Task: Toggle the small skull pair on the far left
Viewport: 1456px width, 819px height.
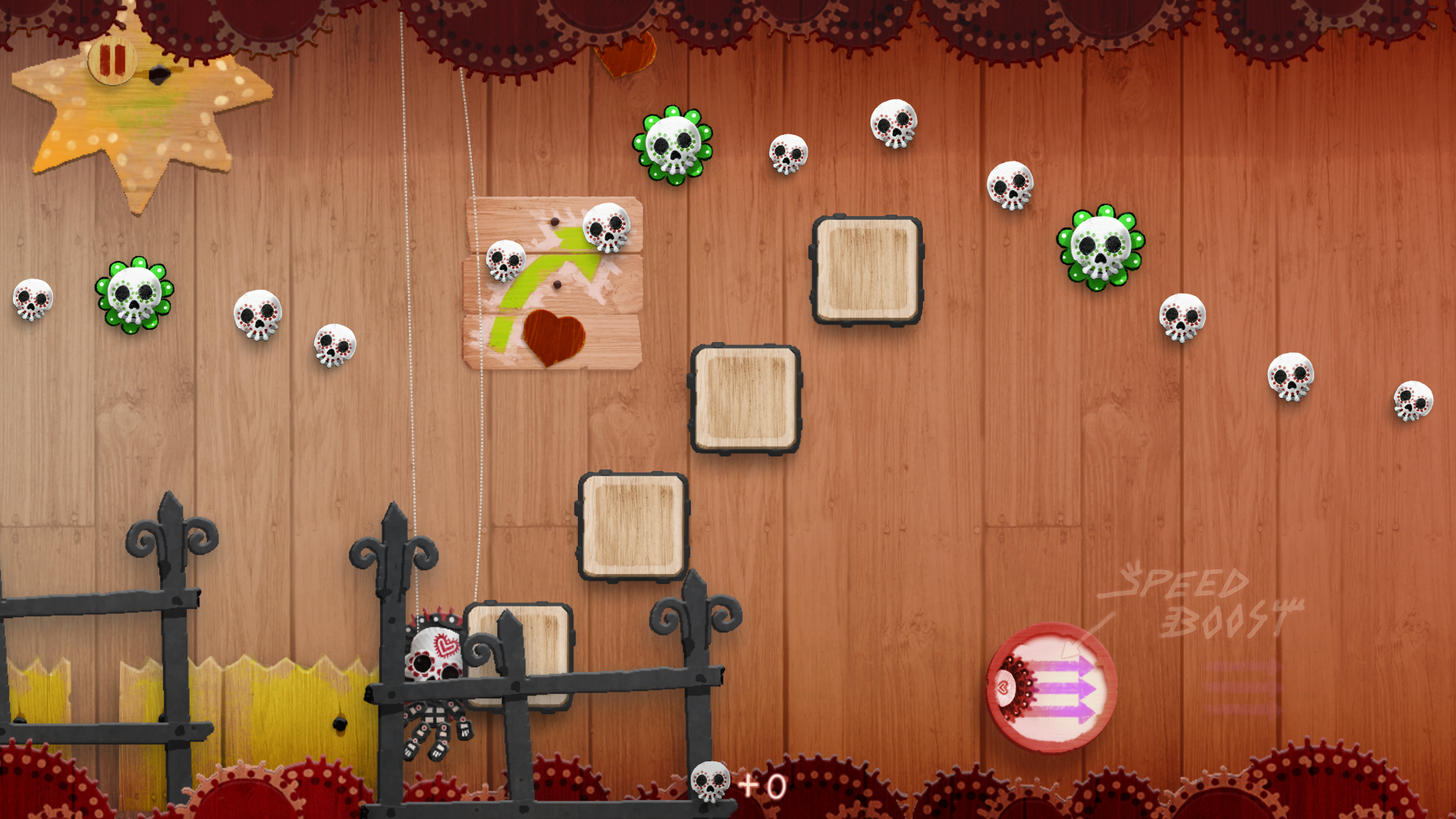Action: click(34, 300)
